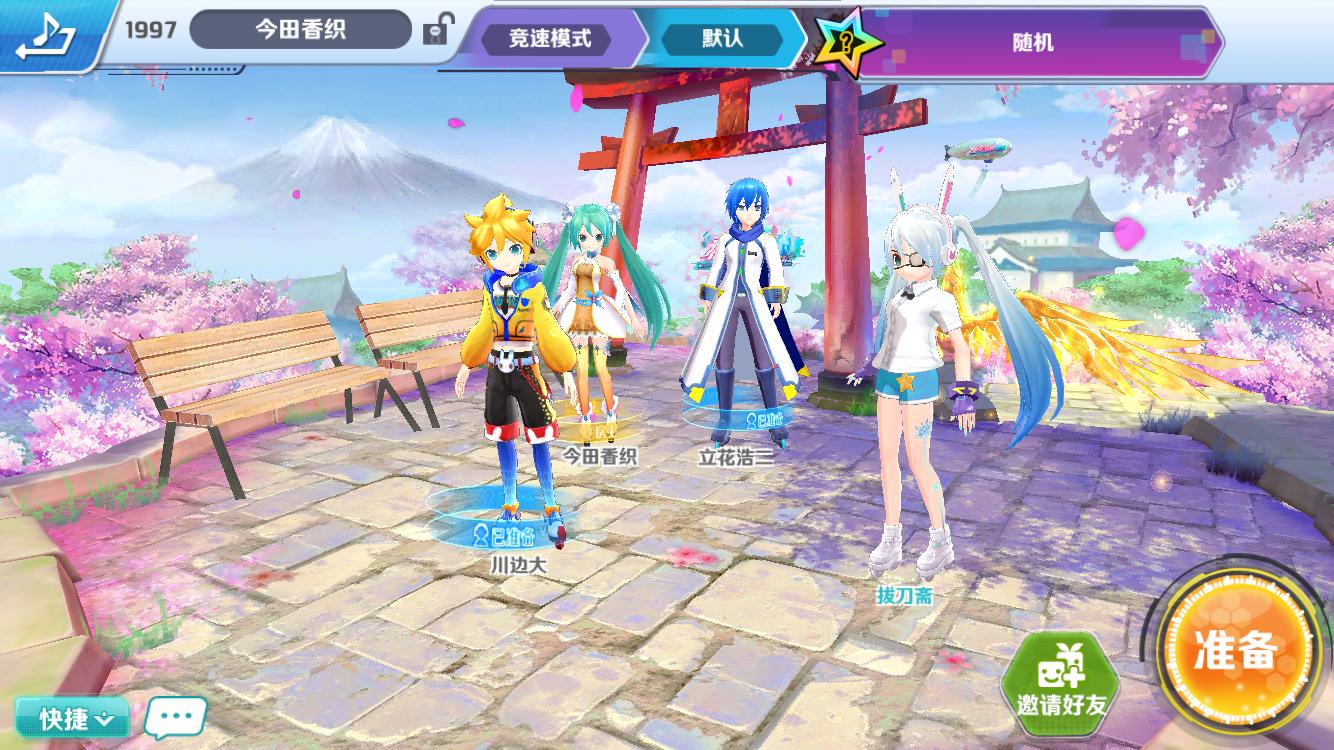Choose the 随机 random song bar

[x=1032, y=43]
